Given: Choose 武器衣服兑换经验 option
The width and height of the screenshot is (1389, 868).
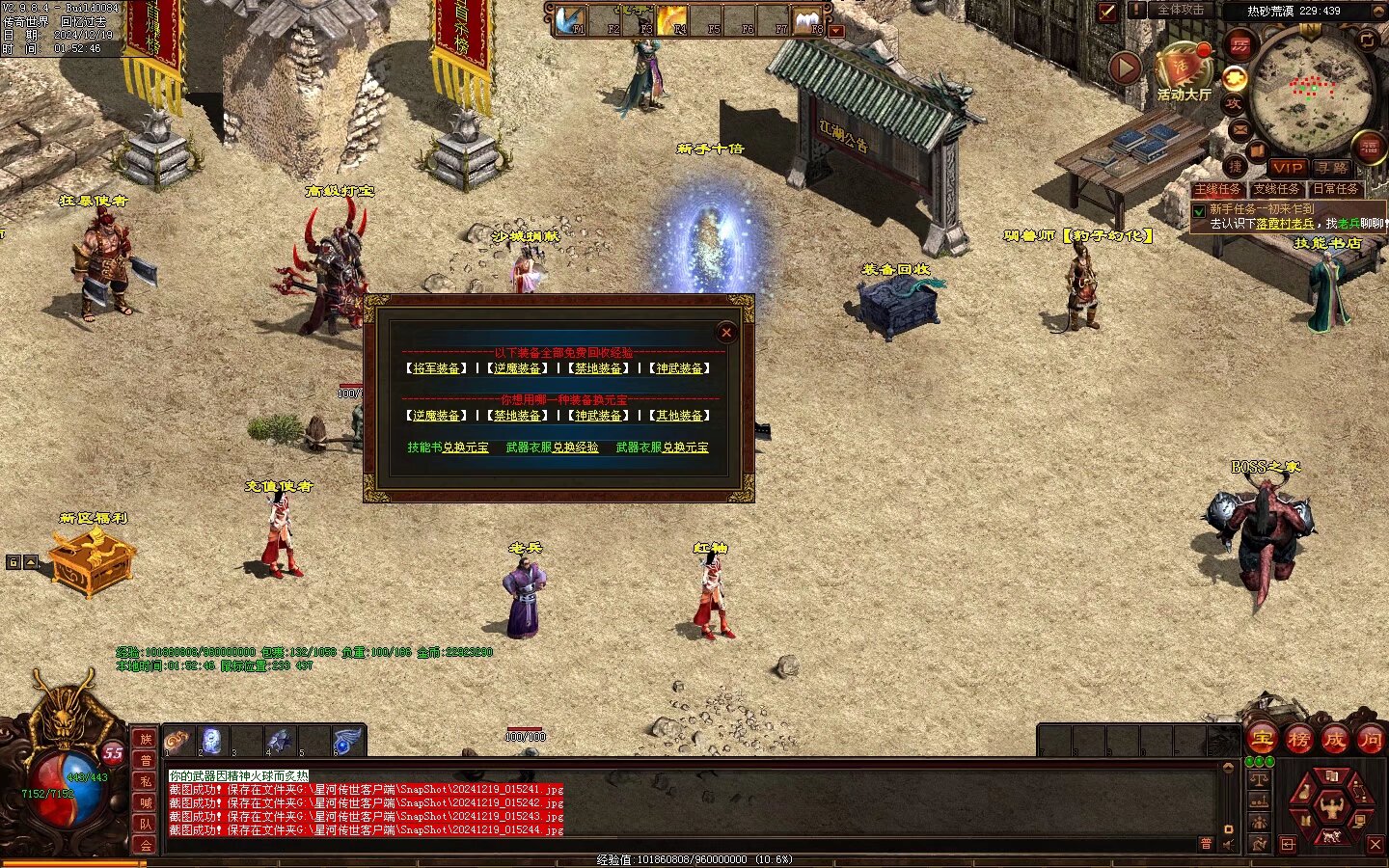Looking at the screenshot, I should (552, 448).
